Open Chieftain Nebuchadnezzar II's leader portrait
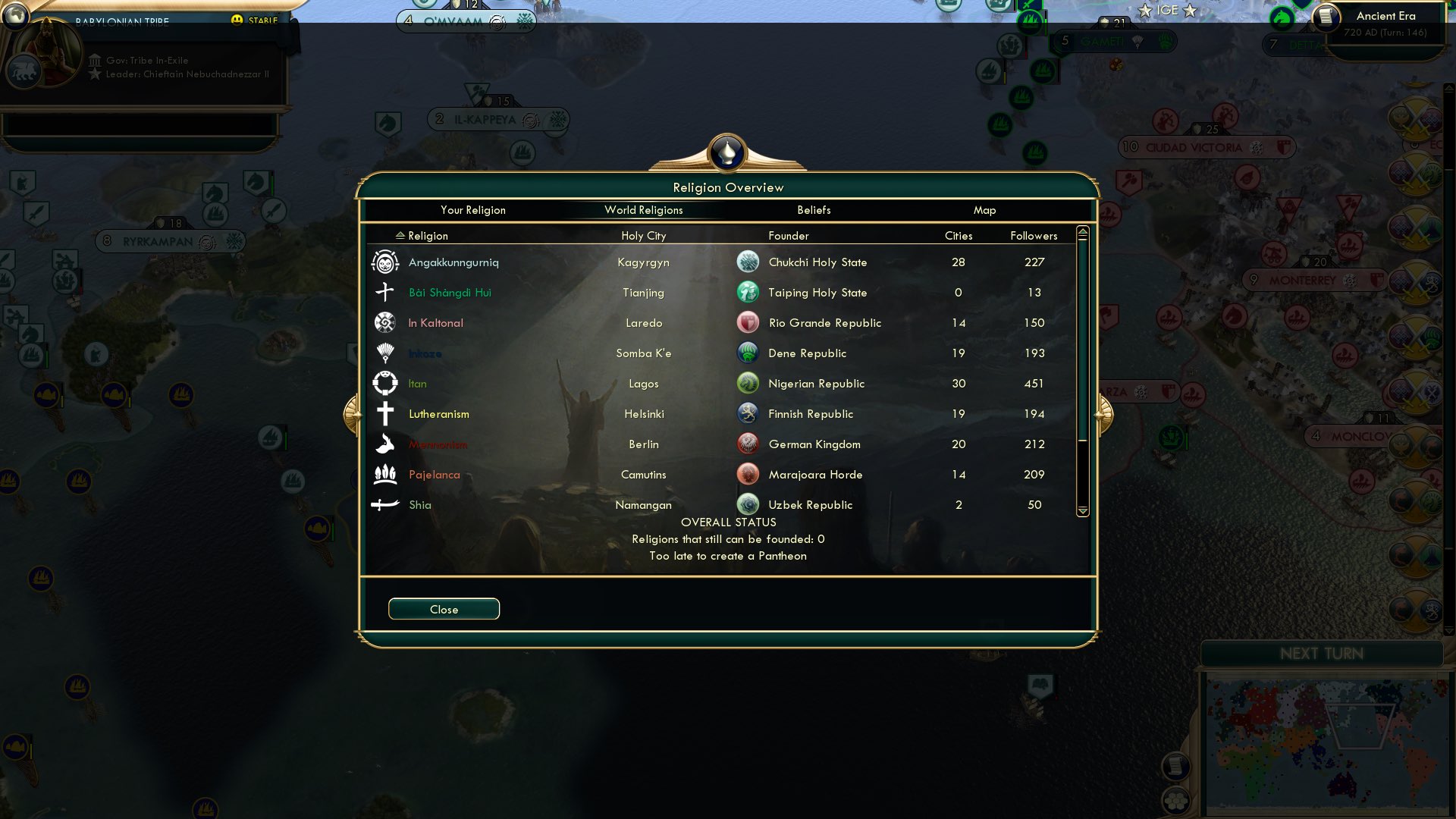The width and height of the screenshot is (1456, 819). point(48,52)
